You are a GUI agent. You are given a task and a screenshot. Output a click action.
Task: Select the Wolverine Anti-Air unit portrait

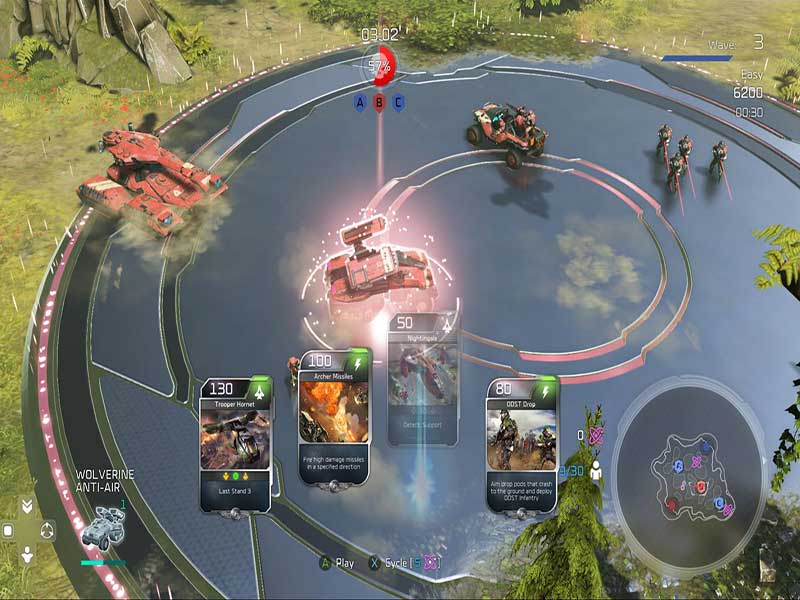coord(102,528)
